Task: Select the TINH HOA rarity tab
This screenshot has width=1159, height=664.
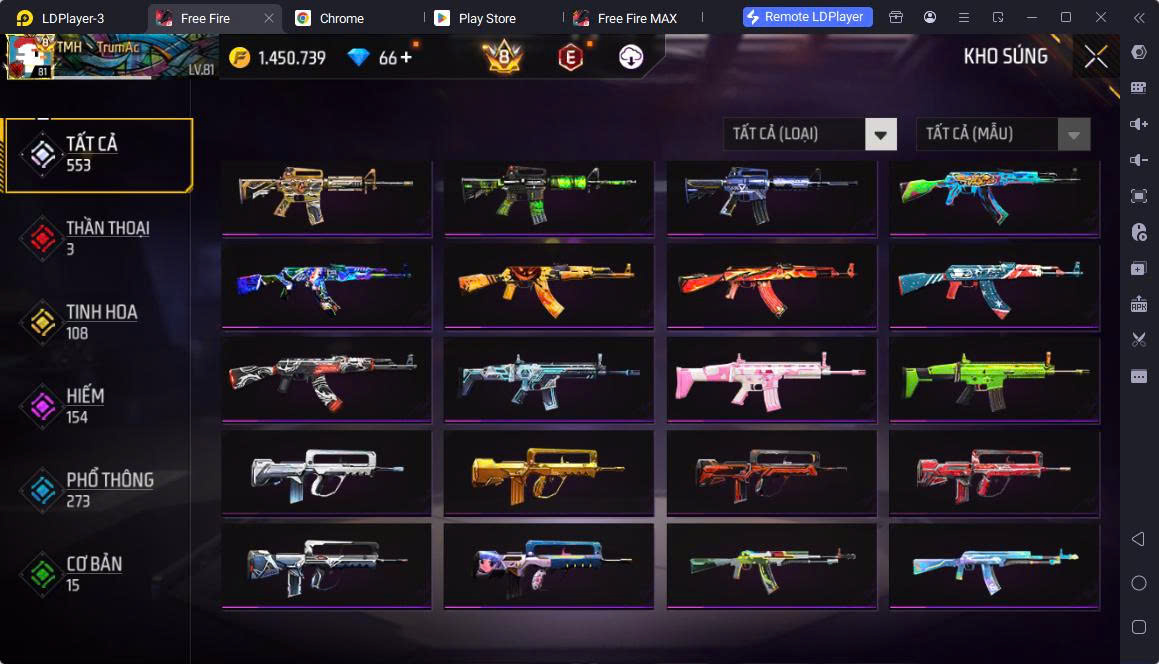Action: (x=98, y=322)
